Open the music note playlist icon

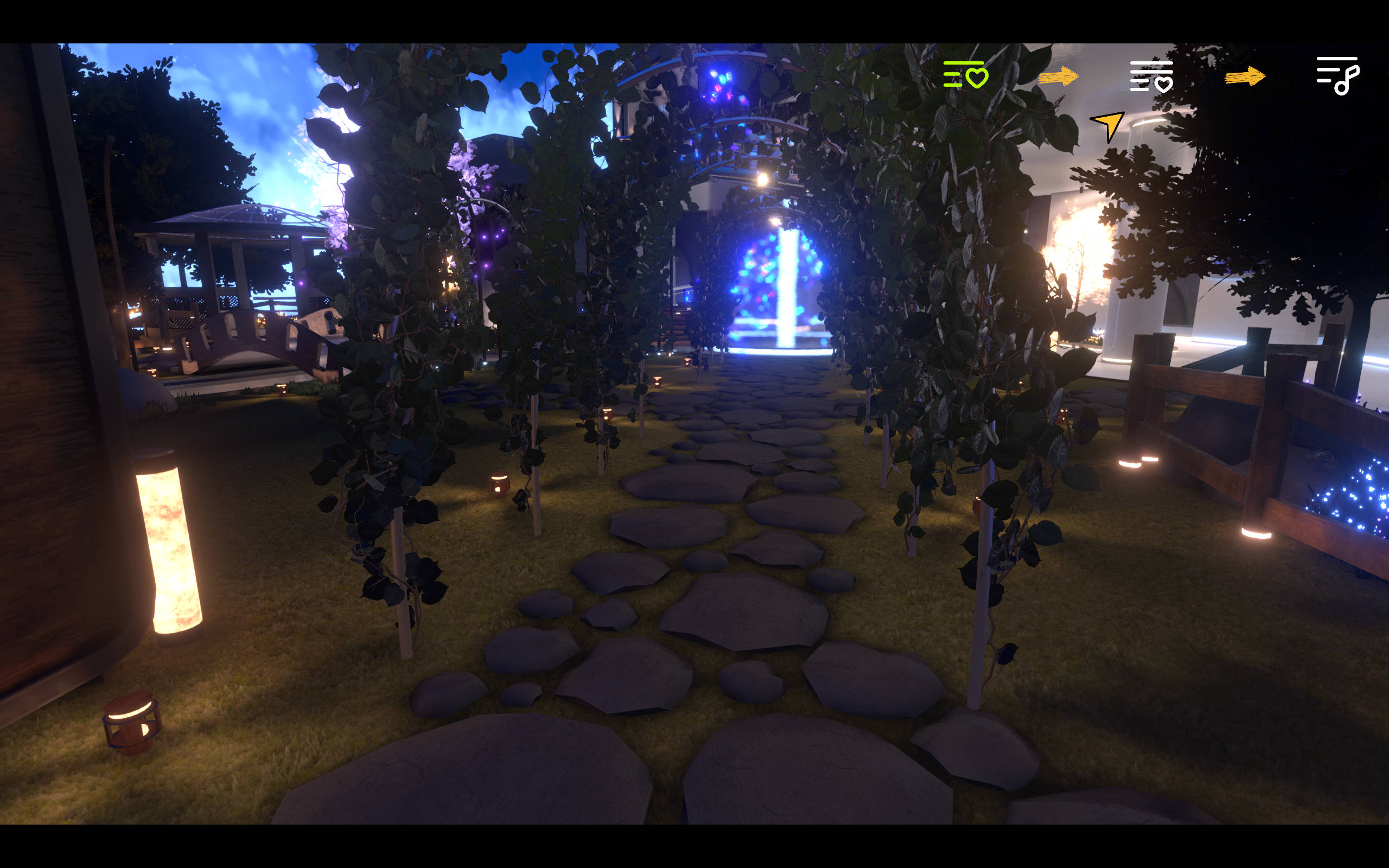pos(1337,75)
